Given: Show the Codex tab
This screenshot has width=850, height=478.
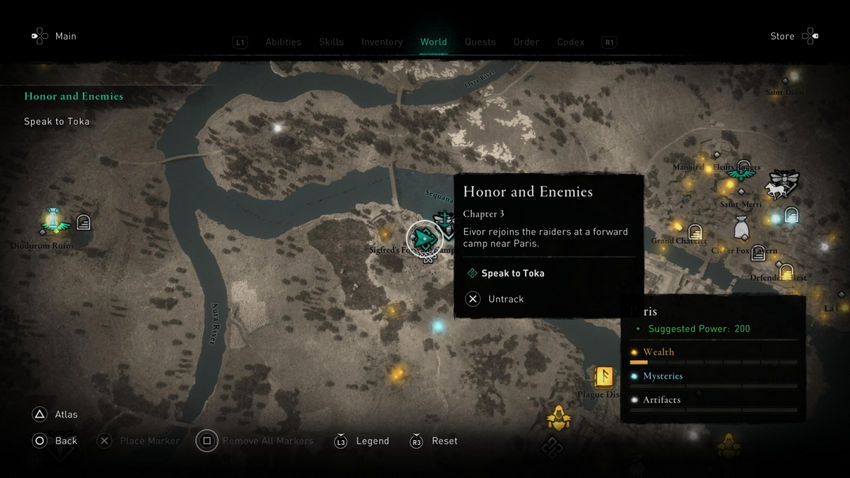Looking at the screenshot, I should tap(570, 42).
